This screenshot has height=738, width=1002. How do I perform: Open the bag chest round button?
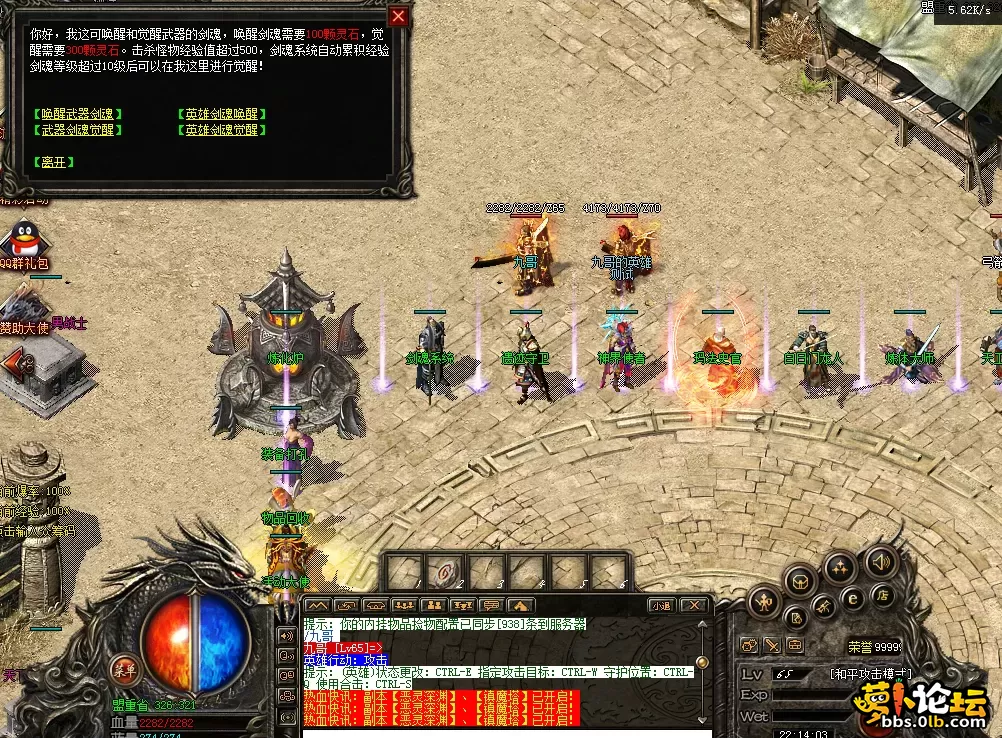800,578
